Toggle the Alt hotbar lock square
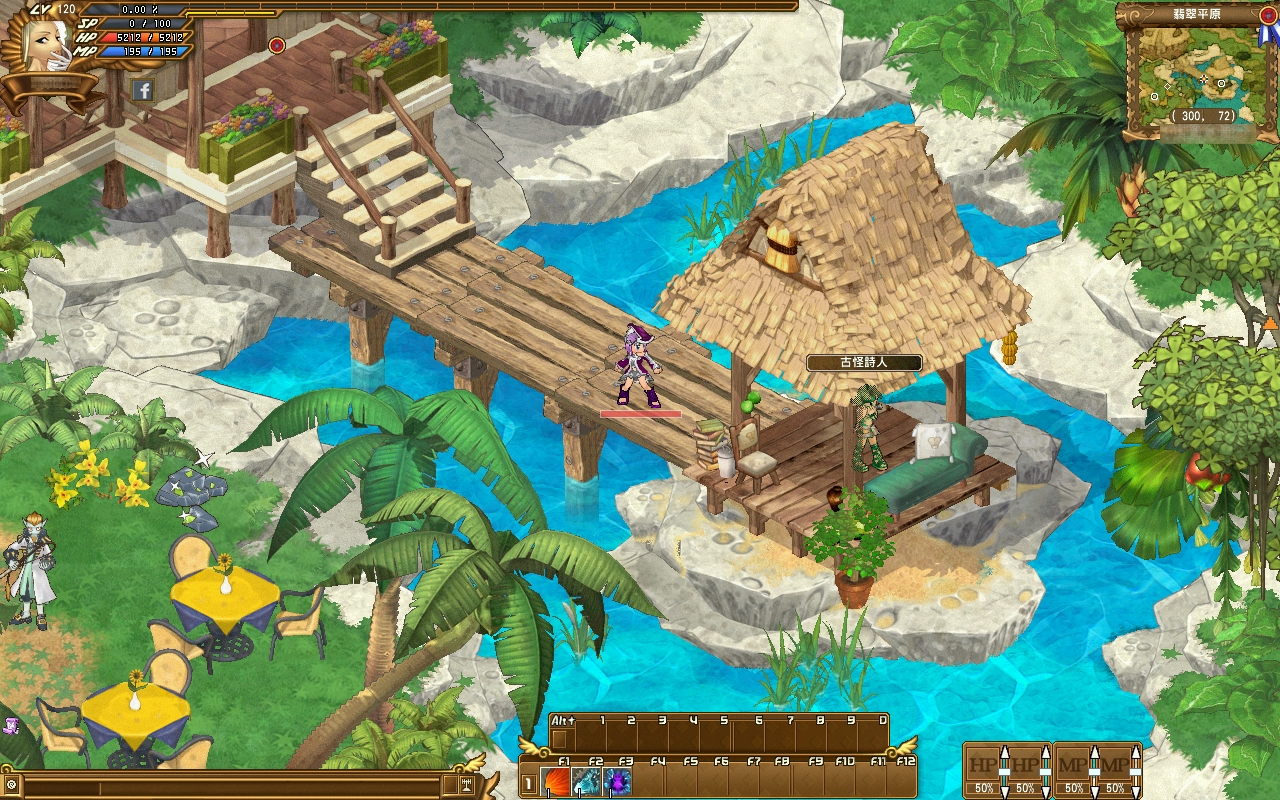The width and height of the screenshot is (1280, 800). [x=560, y=739]
